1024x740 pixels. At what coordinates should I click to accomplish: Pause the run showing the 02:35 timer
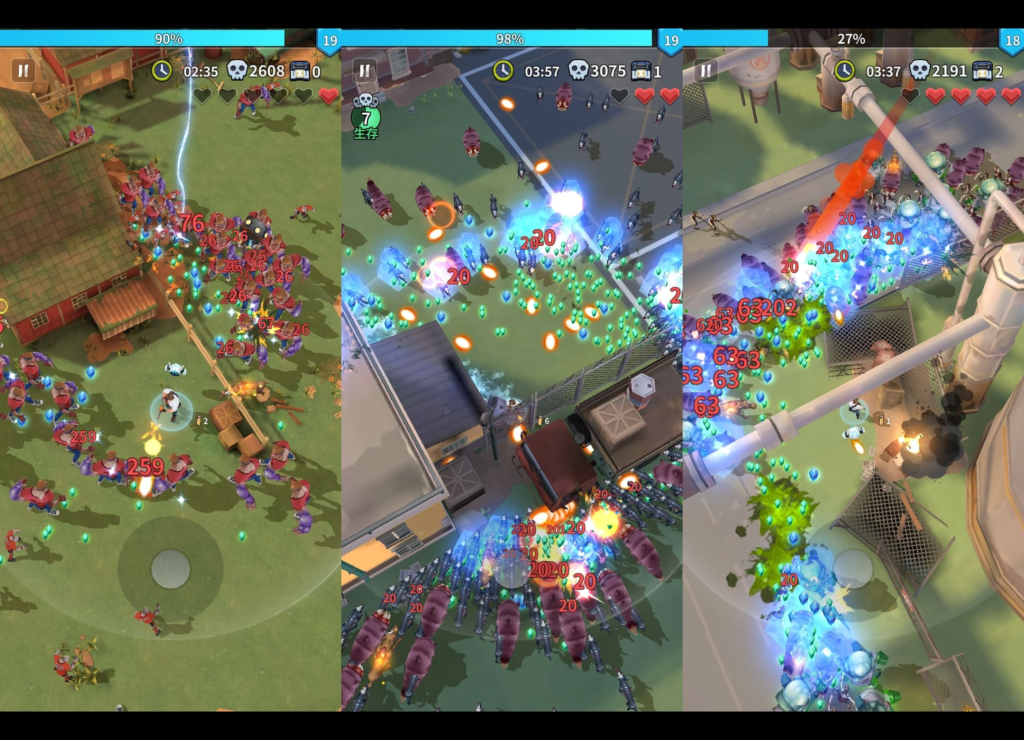23,71
